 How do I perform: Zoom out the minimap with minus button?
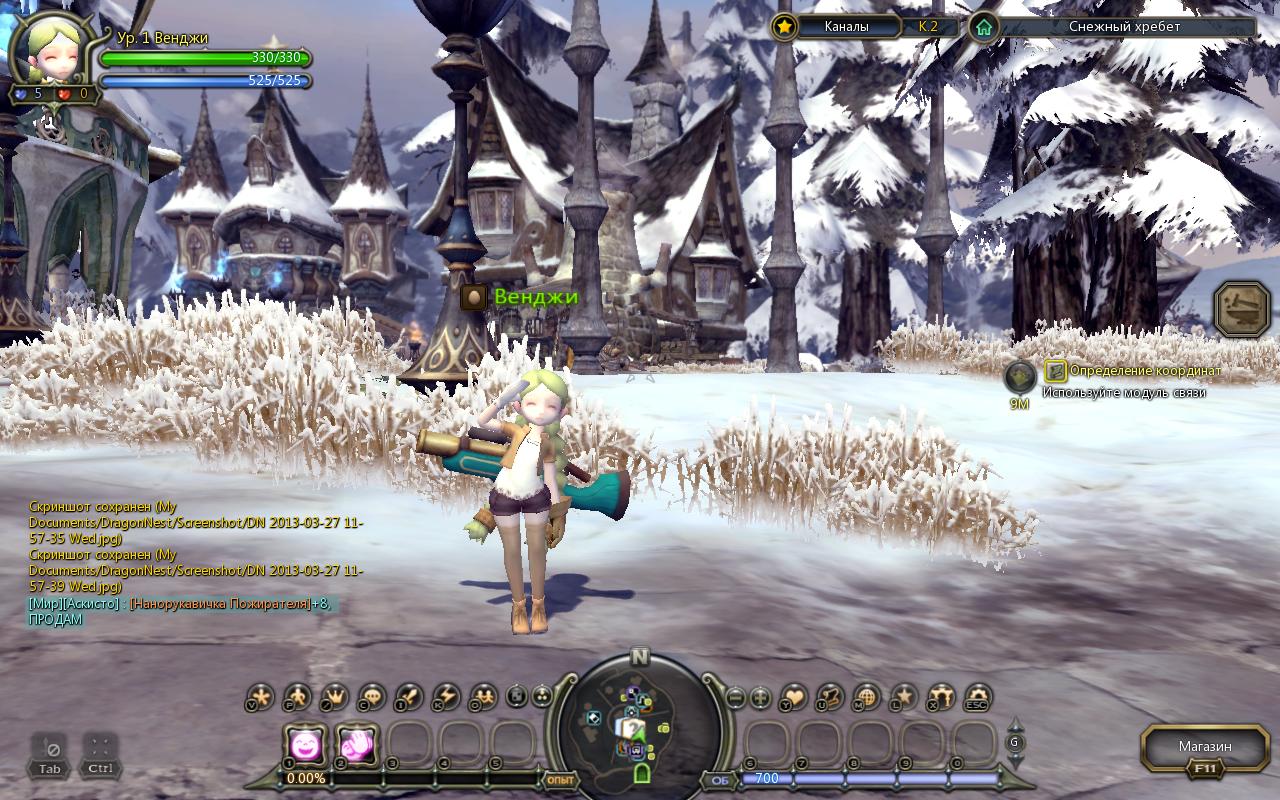(735, 697)
